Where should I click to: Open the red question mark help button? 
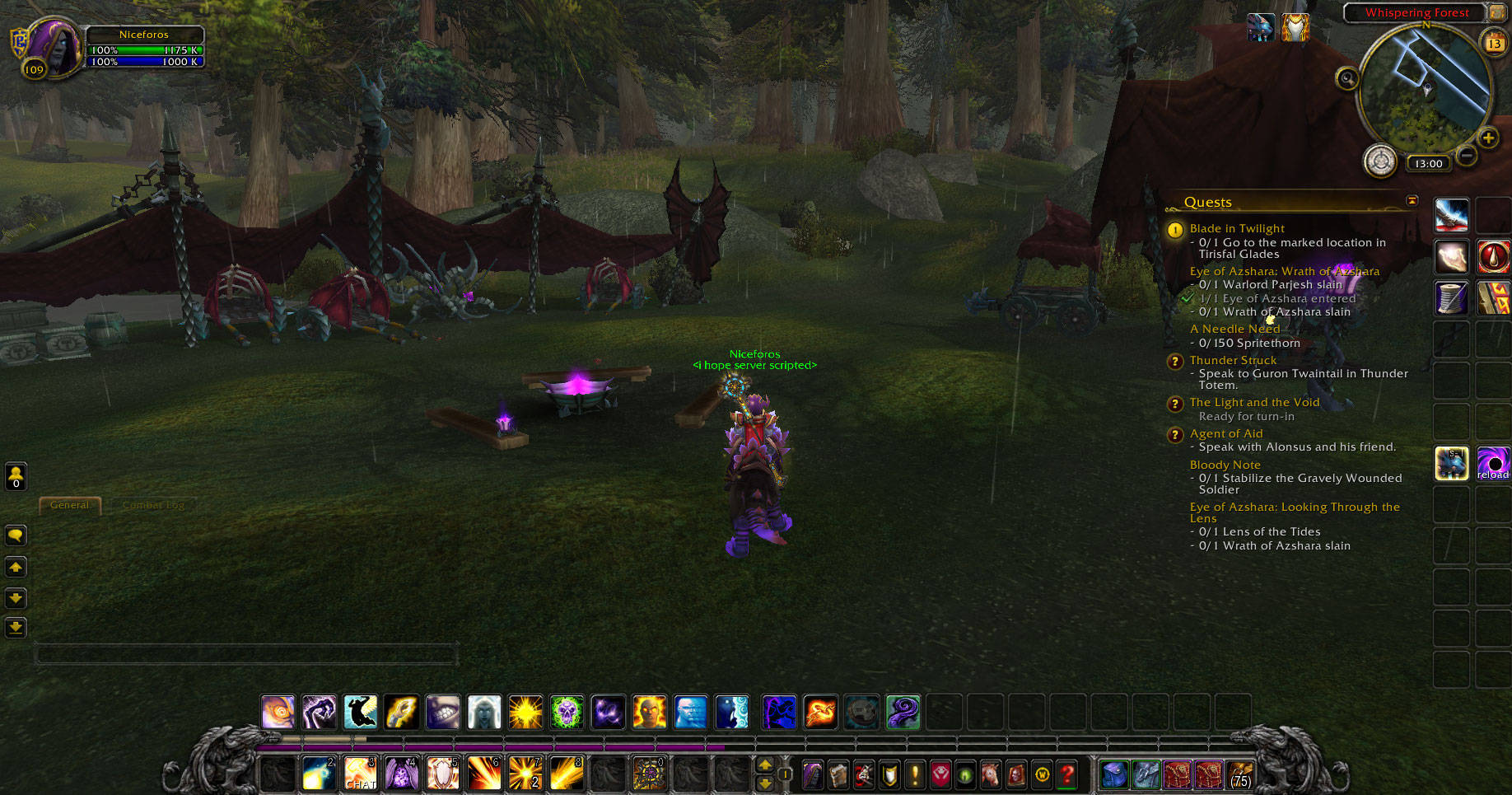point(1067,774)
